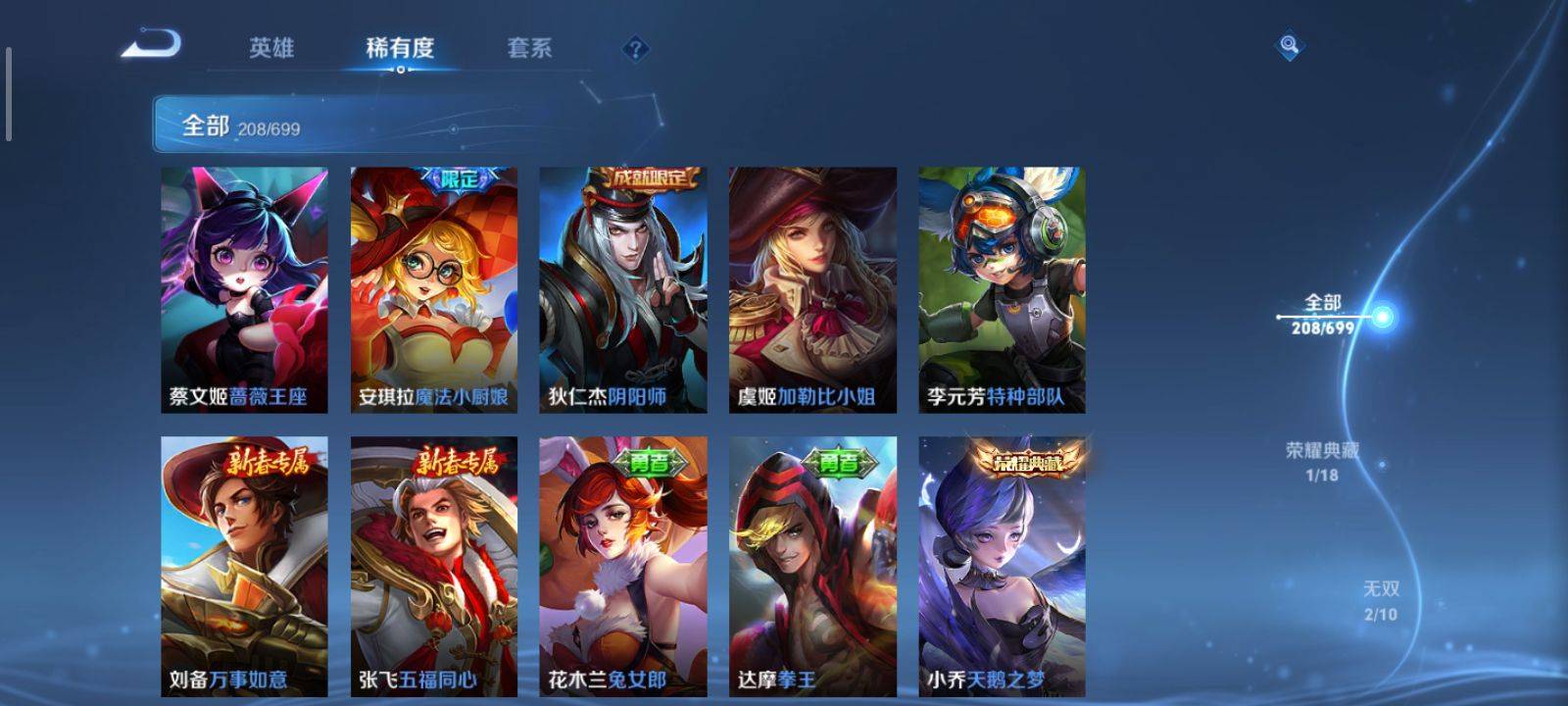The image size is (1568, 706).
Task: Open the 狄仁杰 阴阳师 skin card
Action: click(623, 289)
